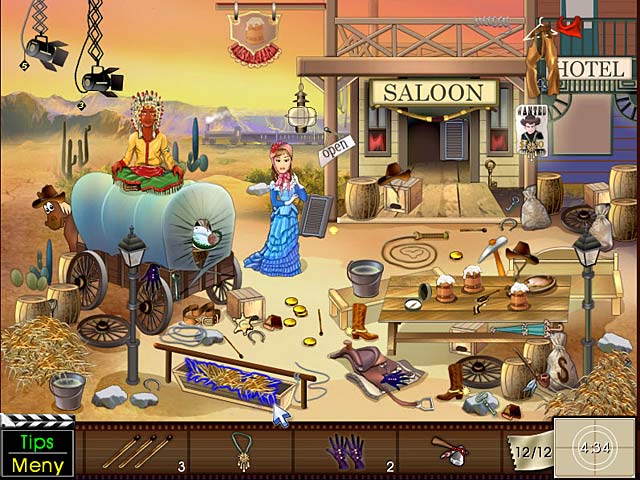640x480 pixels.
Task: Choose the purple gloves inventory slot
Action: (344, 451)
